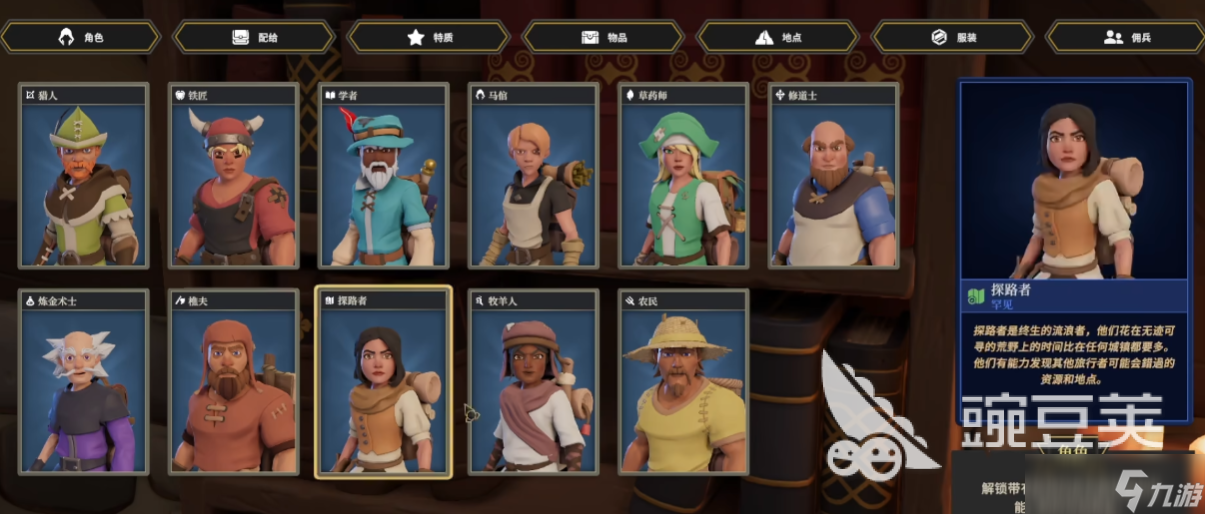Image resolution: width=1205 pixels, height=514 pixels.
Task: Select the 马倌 character card
Action: click(x=534, y=177)
